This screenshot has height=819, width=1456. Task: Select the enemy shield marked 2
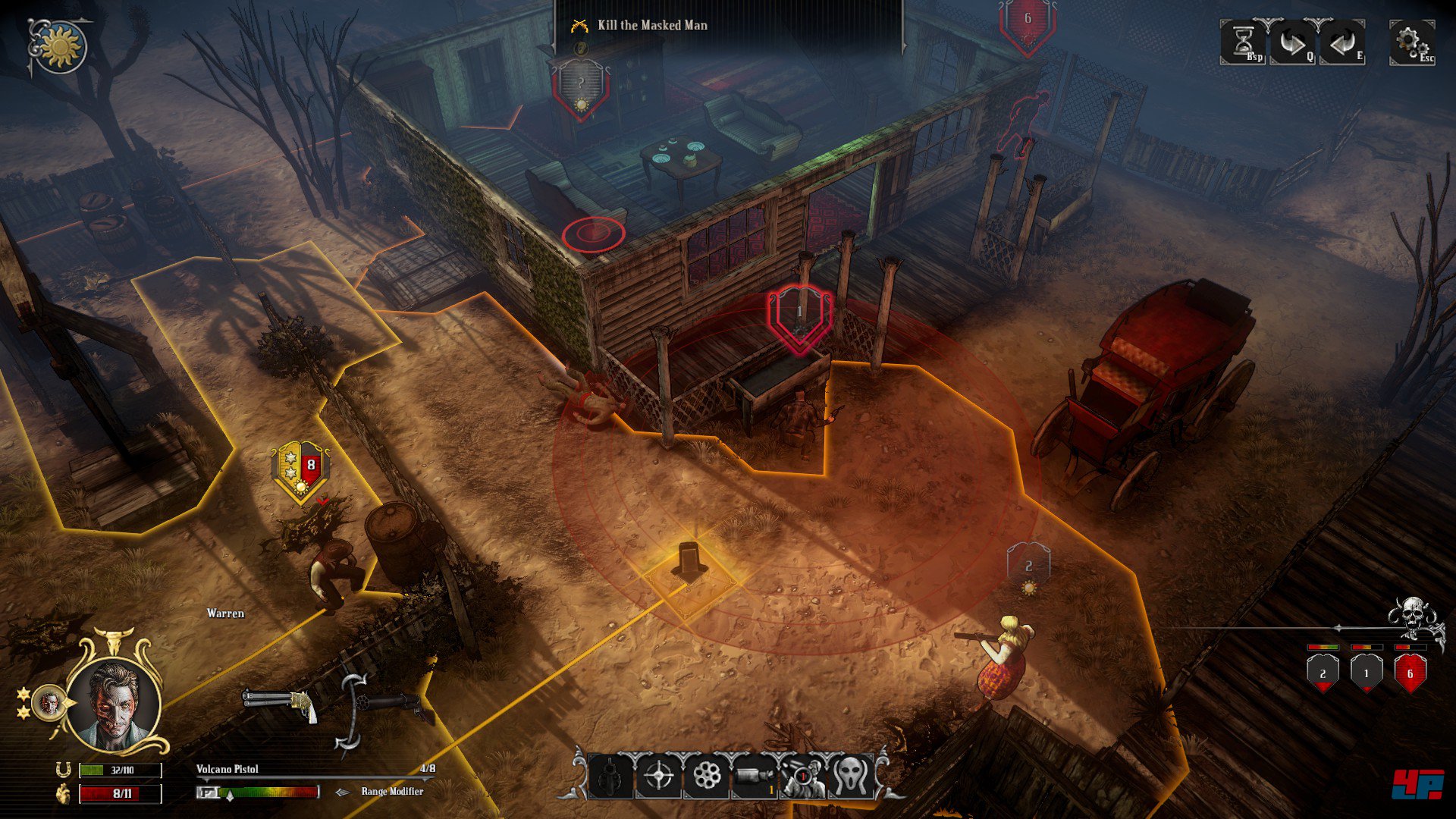tap(1323, 673)
